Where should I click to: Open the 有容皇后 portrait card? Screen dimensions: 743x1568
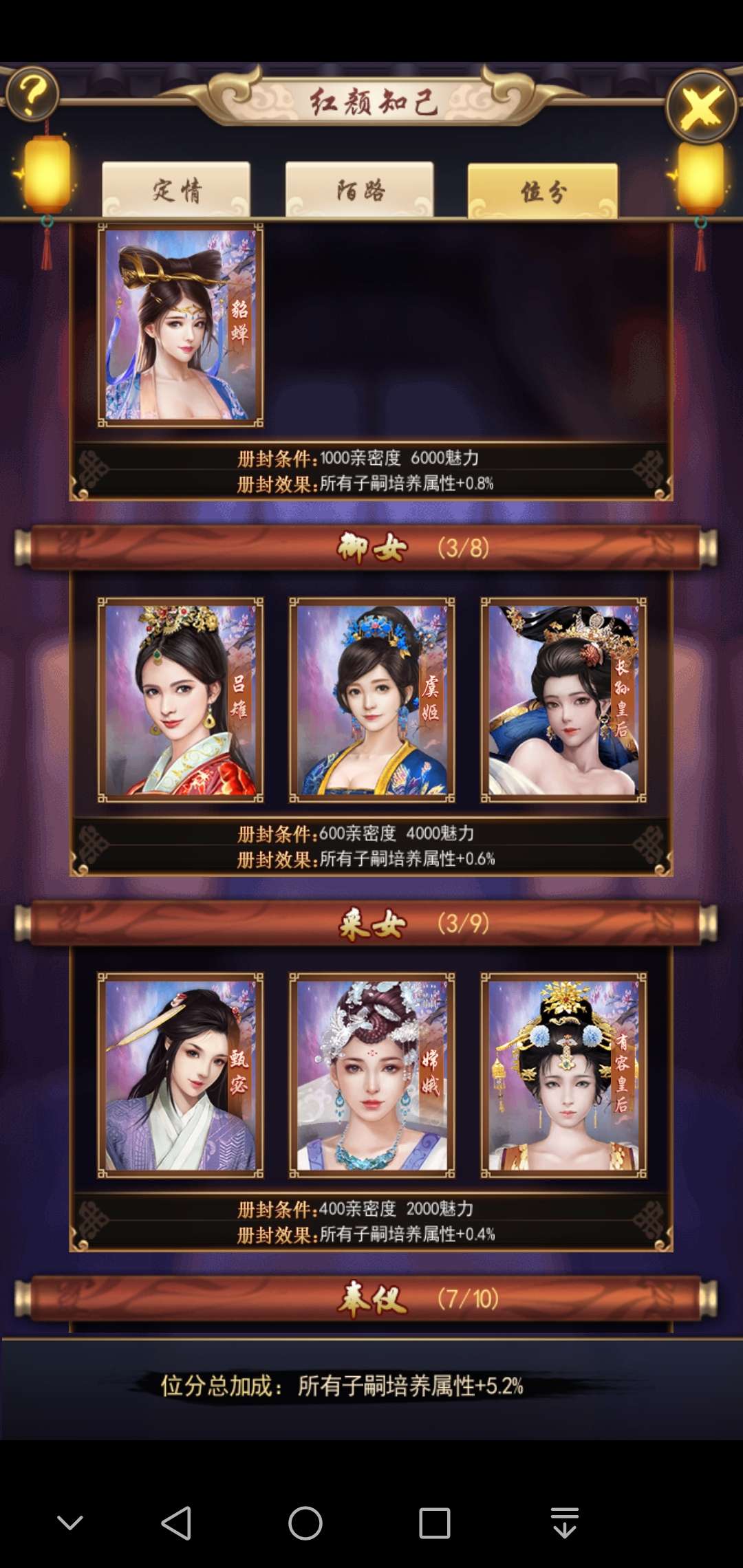pyautogui.click(x=563, y=1076)
